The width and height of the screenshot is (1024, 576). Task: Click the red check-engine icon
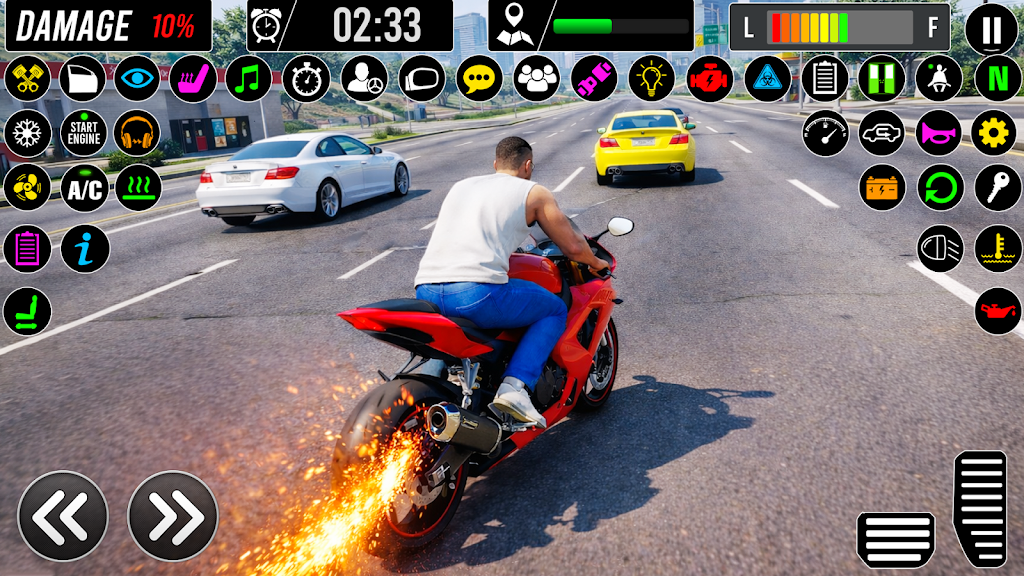710,78
